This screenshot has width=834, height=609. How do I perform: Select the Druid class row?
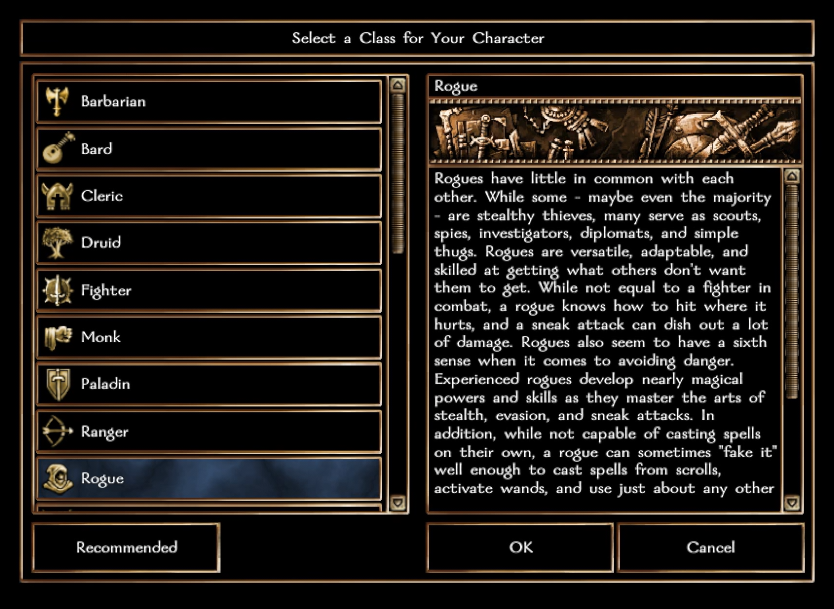pos(209,243)
